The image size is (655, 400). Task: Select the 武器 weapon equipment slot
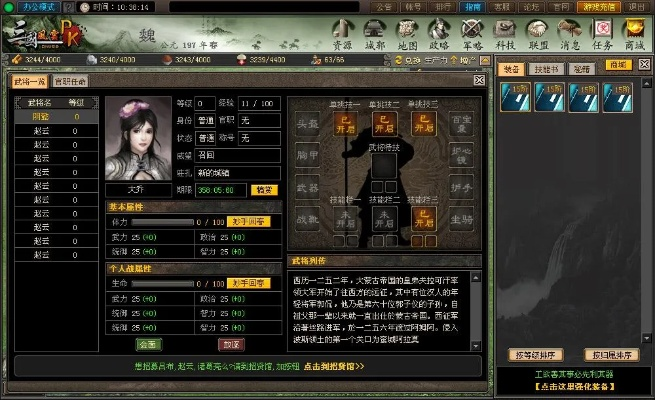pos(308,187)
